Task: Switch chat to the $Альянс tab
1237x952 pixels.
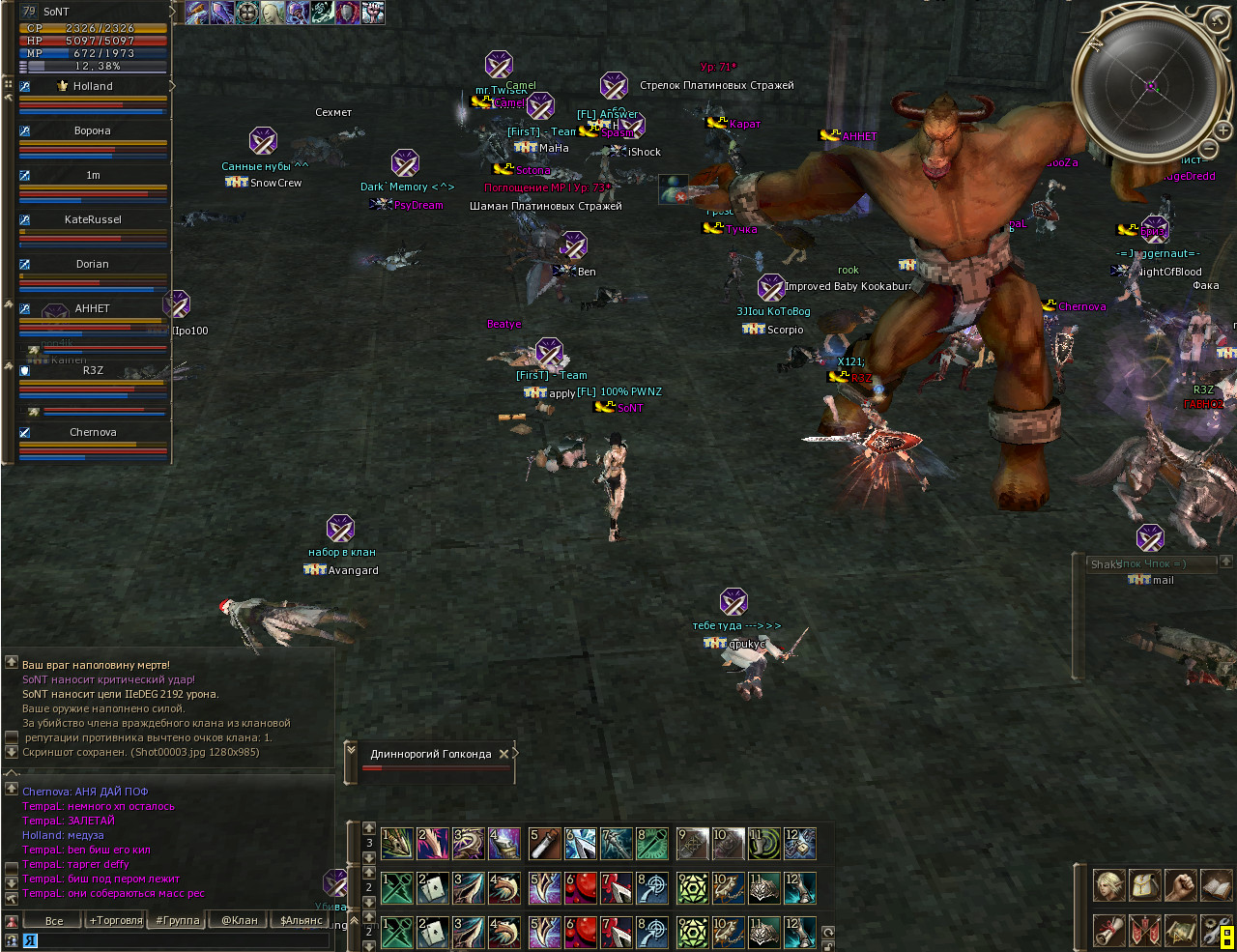Action: [x=302, y=920]
